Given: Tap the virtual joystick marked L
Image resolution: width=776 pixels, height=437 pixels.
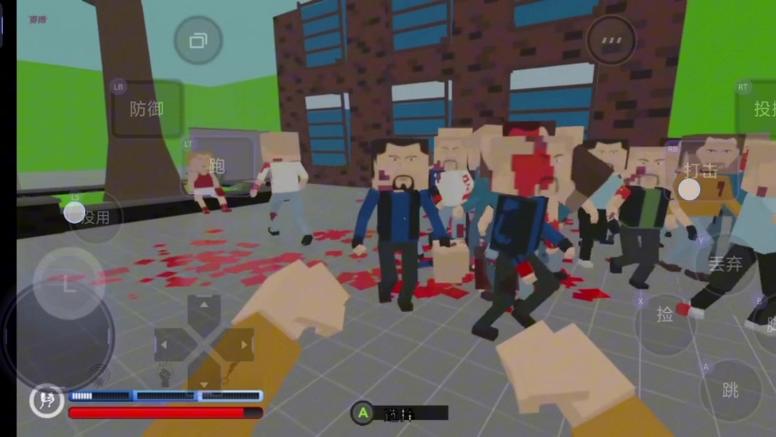Looking at the screenshot, I should tap(67, 284).
